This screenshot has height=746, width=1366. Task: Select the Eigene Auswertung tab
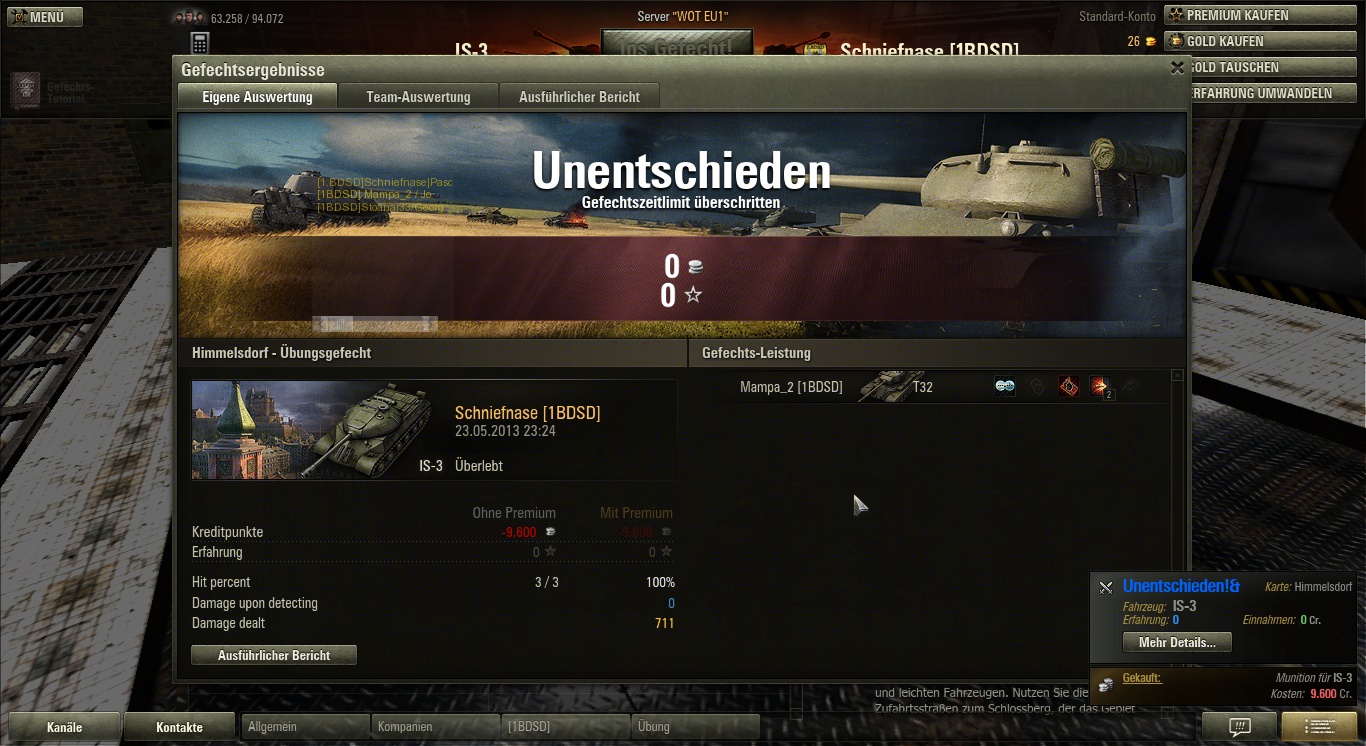(257, 97)
